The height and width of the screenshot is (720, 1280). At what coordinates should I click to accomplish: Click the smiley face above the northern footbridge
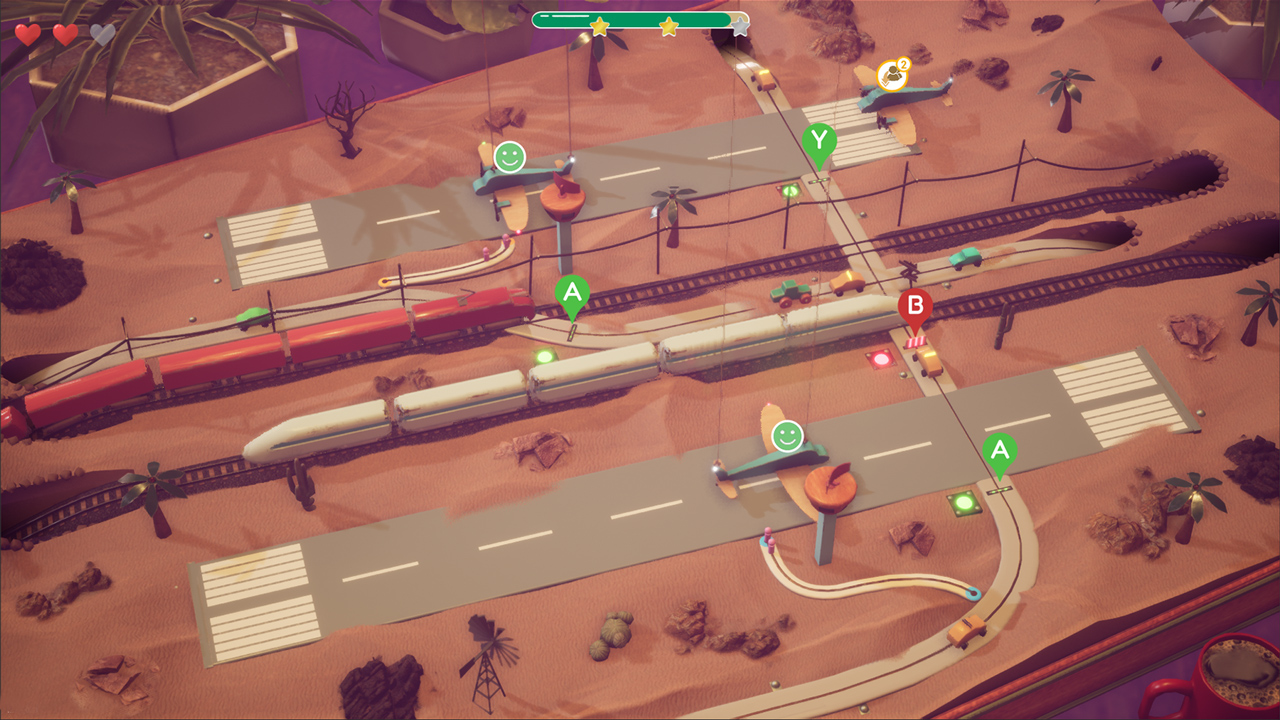[511, 155]
